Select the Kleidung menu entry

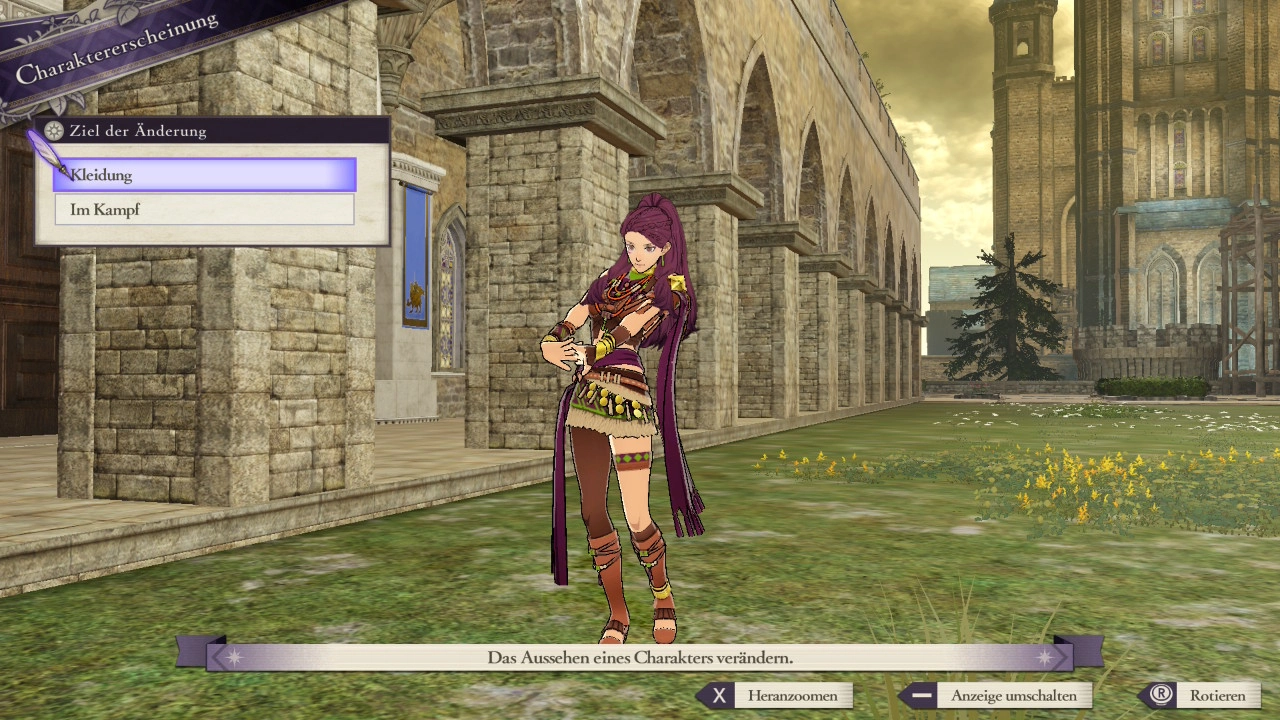pyautogui.click(x=205, y=175)
